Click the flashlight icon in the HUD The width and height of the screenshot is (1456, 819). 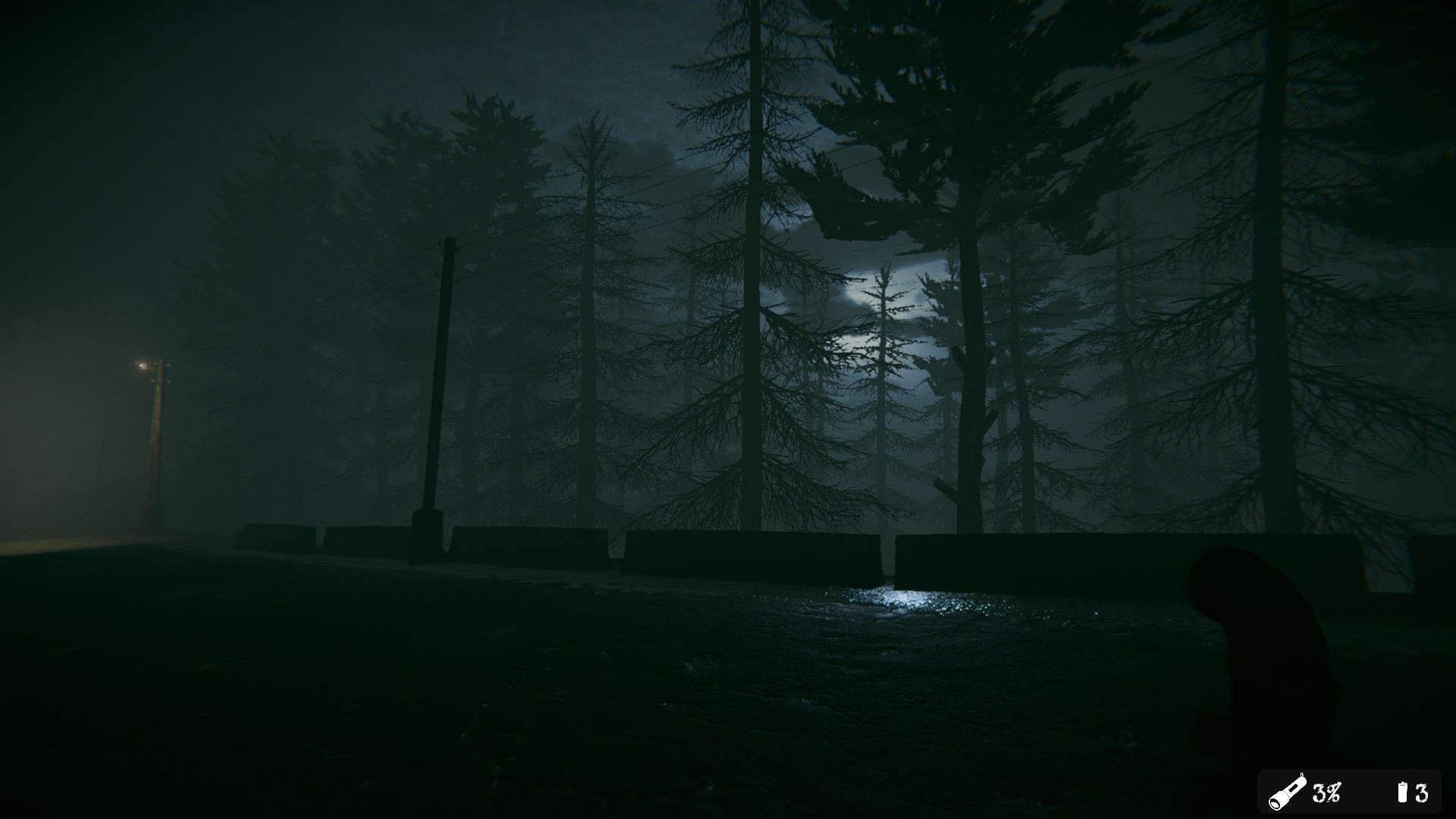1288,792
